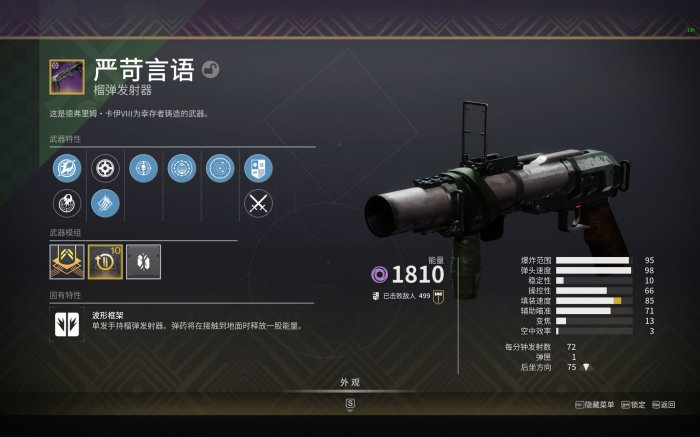Screen dimensions: 700x437
Task: Inspect the shield emblem origin trait
Action: click(x=258, y=167)
